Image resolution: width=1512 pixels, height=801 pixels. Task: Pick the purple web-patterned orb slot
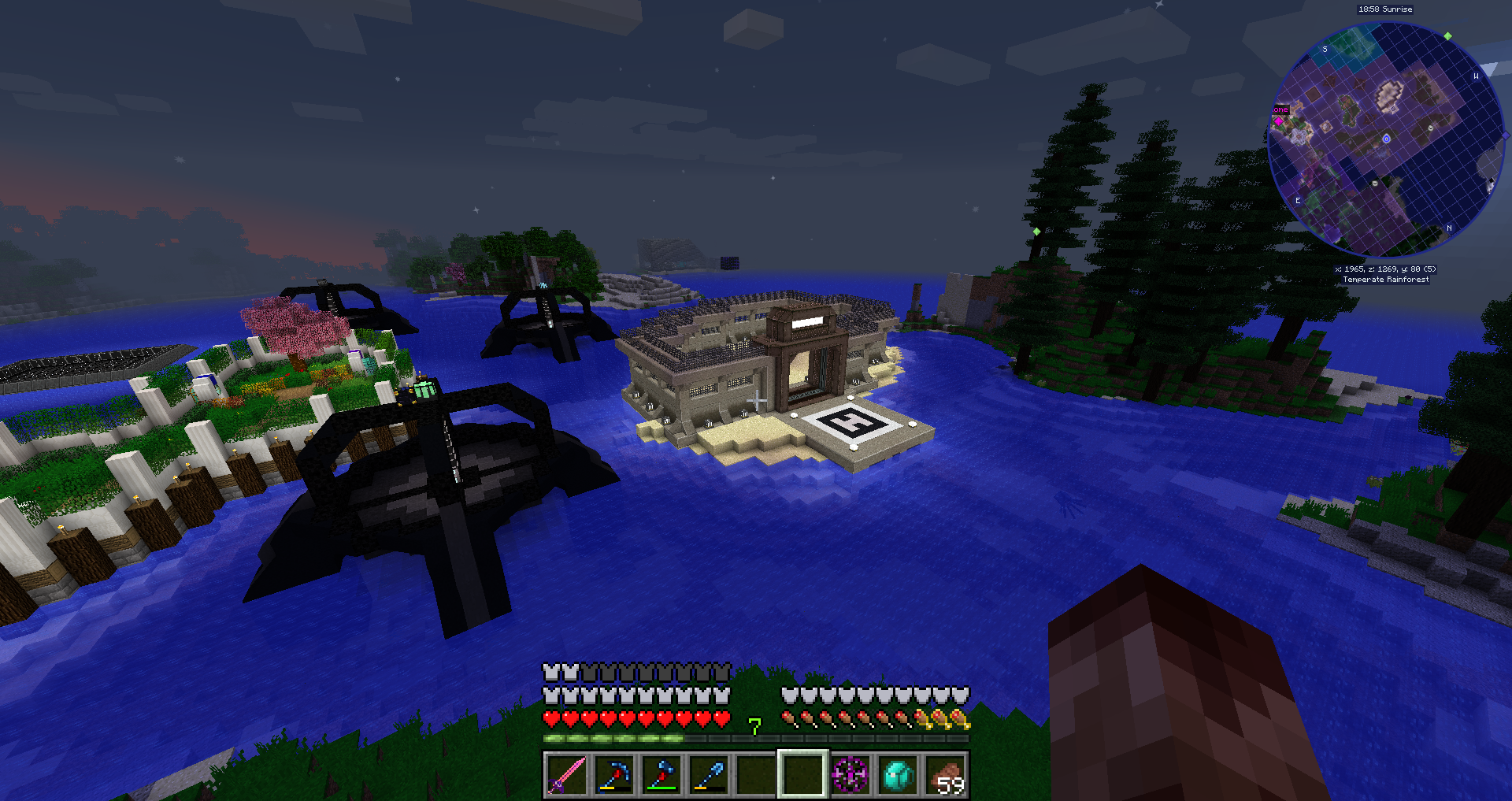(x=850, y=775)
